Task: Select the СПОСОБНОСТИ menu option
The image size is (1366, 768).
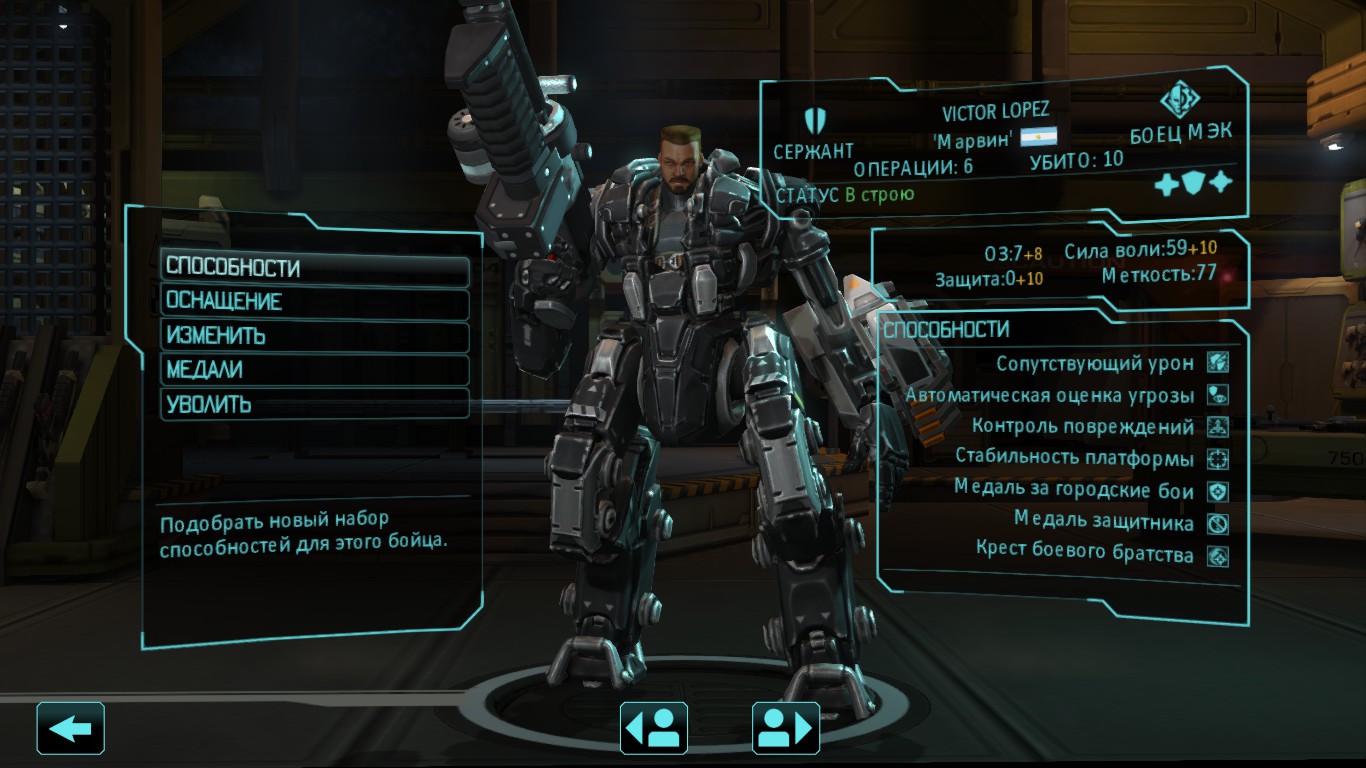Action: [315, 267]
